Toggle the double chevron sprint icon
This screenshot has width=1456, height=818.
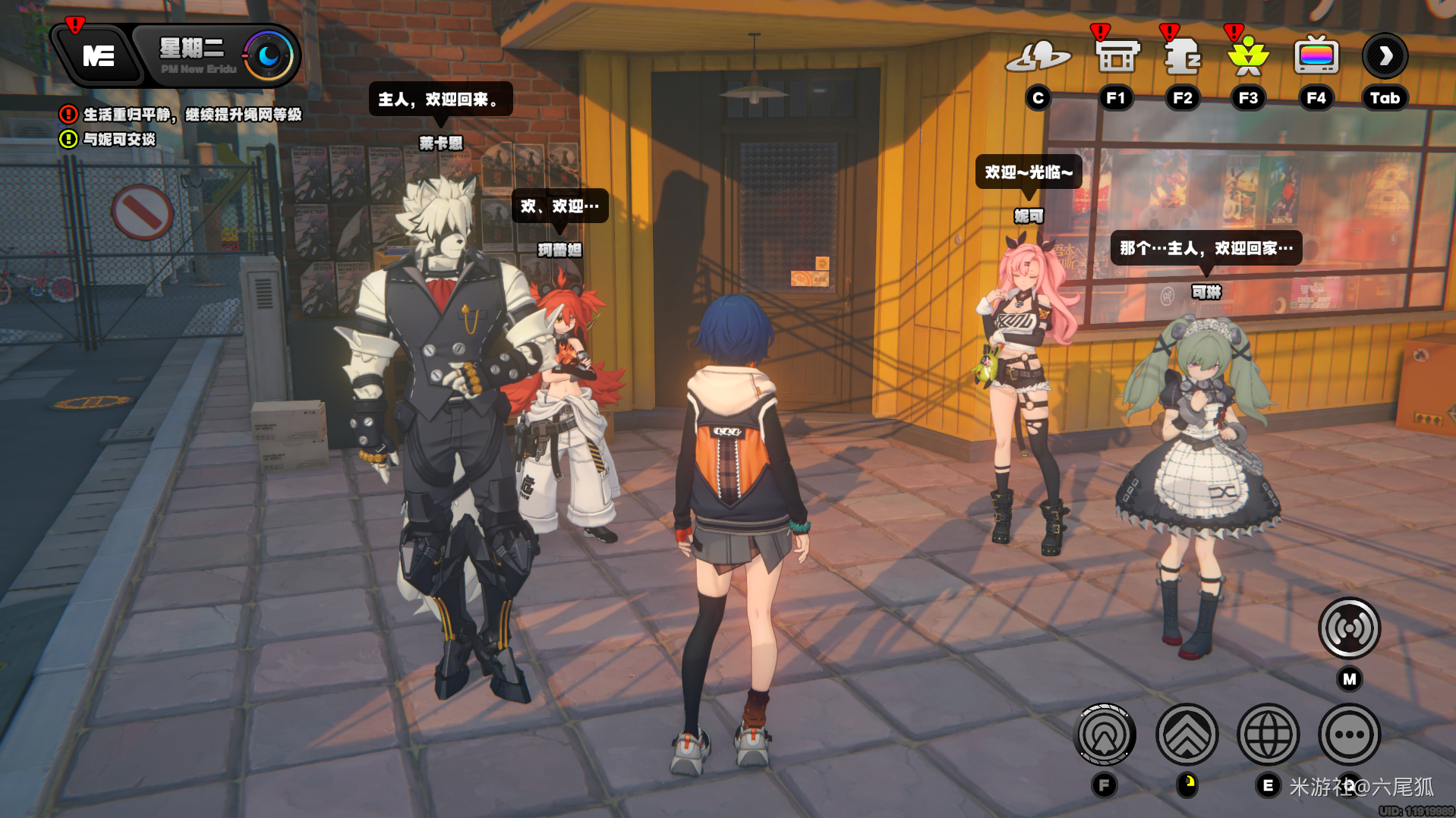[1187, 734]
